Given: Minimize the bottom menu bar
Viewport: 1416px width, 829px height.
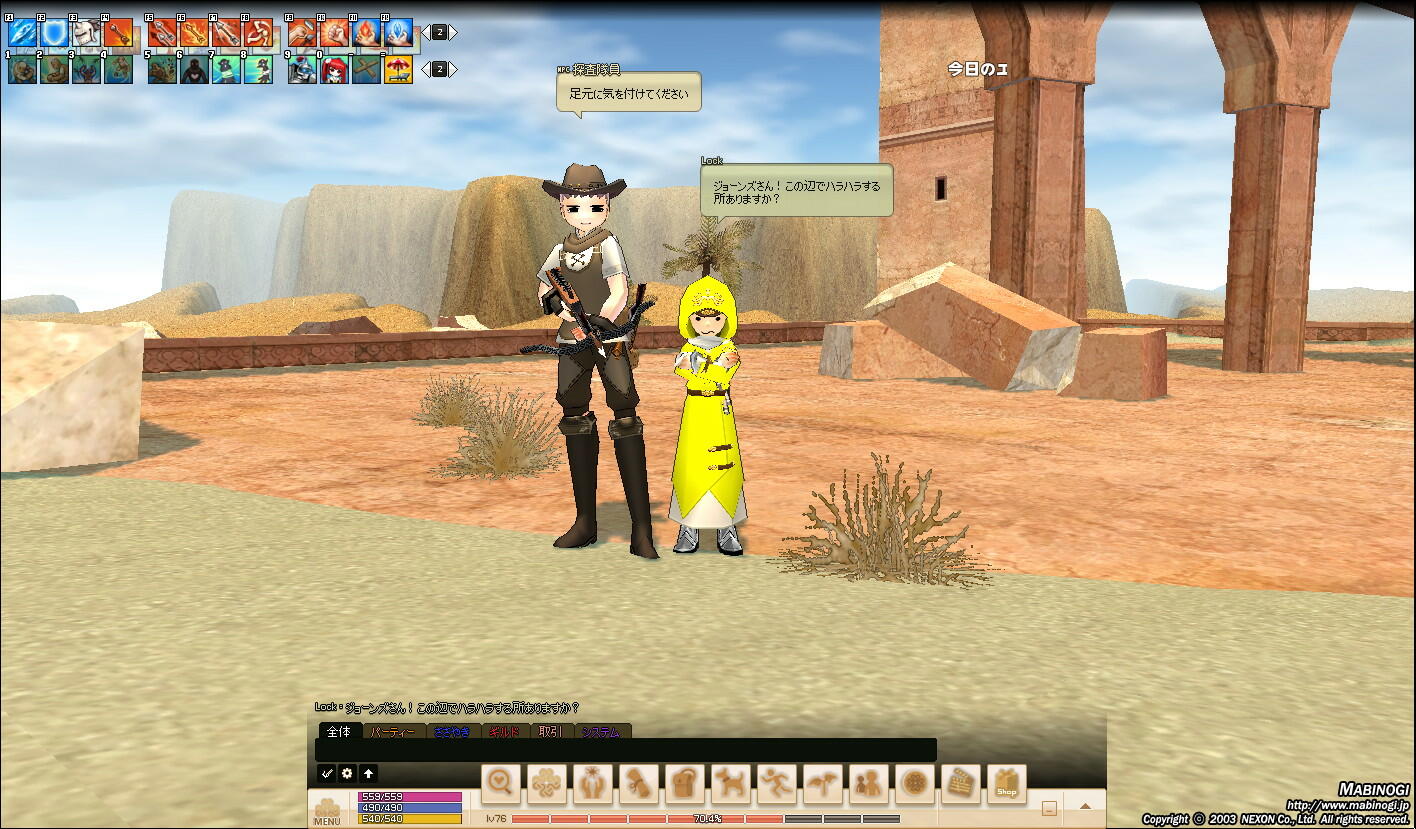Looking at the screenshot, I should 1050,807.
